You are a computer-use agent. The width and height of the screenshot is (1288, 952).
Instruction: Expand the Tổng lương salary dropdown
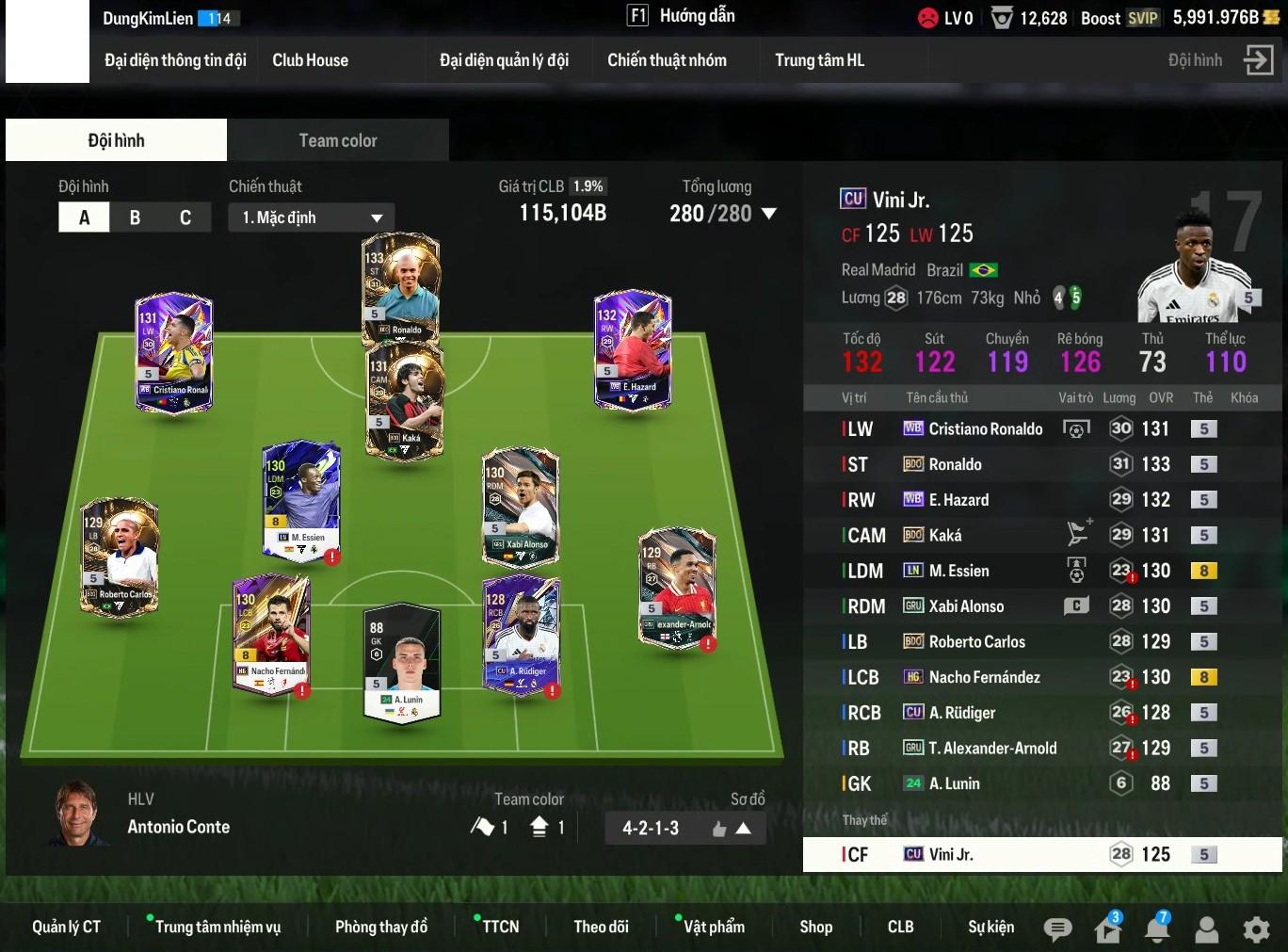point(768,214)
